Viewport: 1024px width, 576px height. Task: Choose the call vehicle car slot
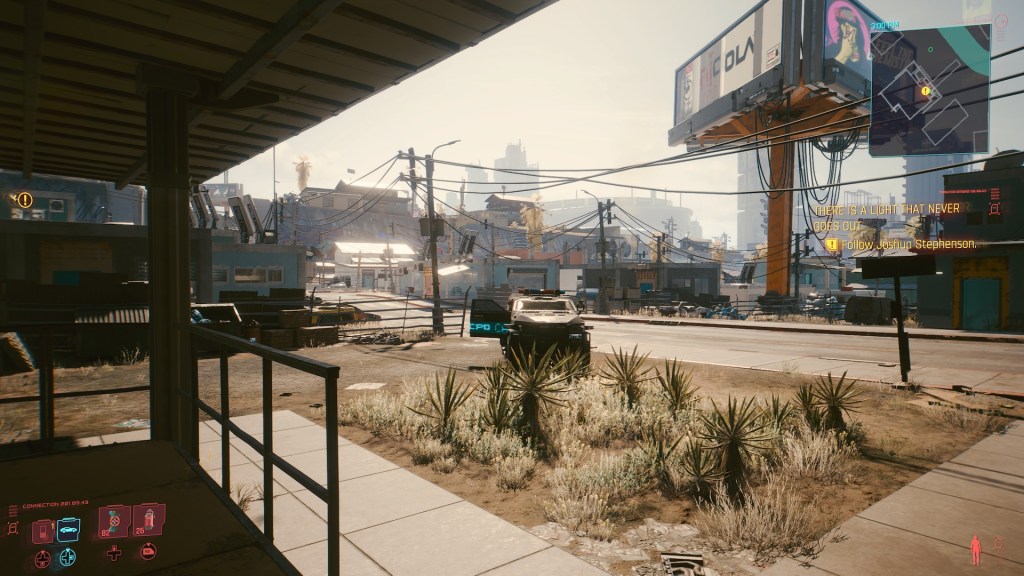pyautogui.click(x=68, y=530)
